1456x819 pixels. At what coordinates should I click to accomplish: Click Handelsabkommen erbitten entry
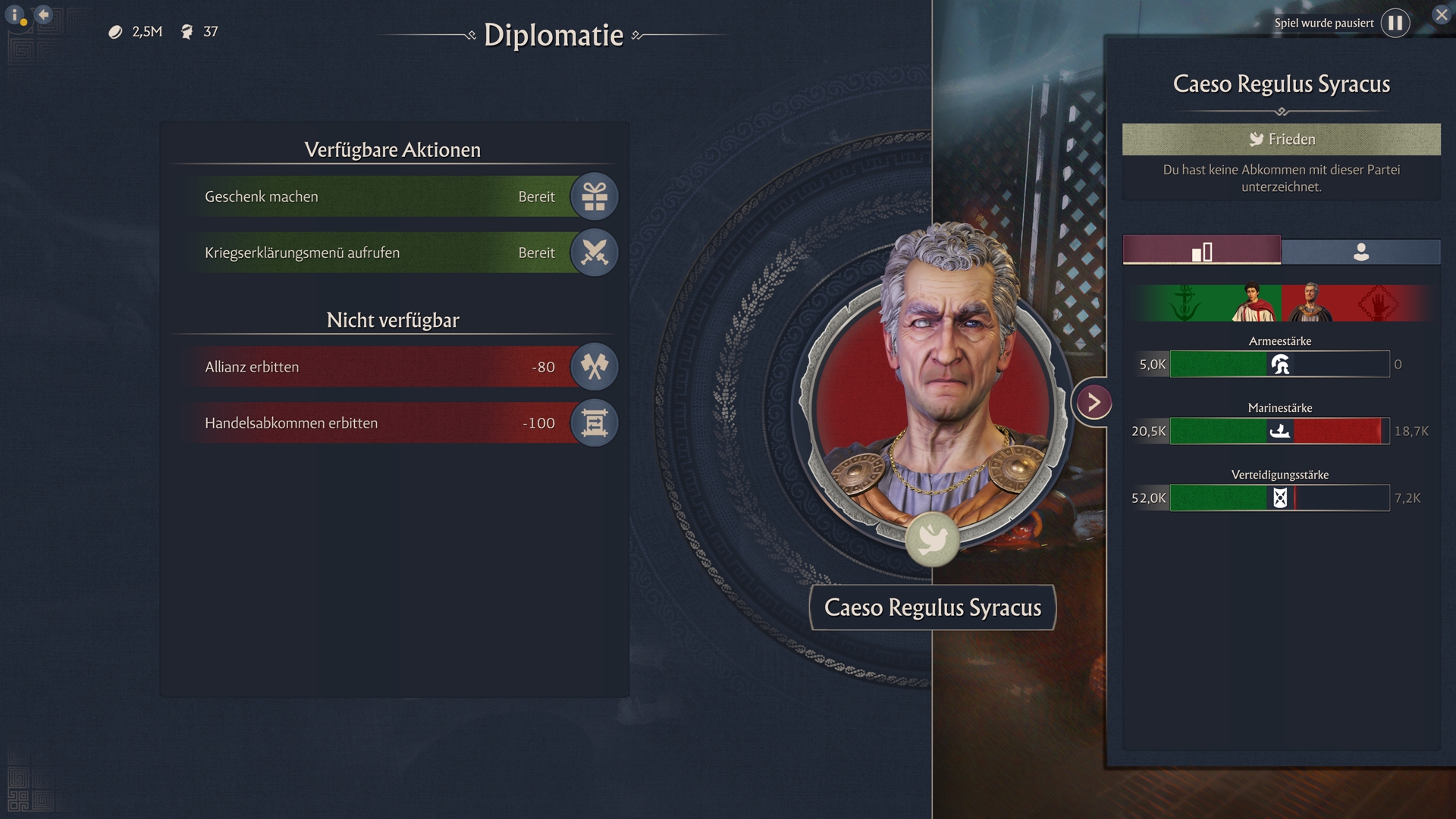[x=379, y=423]
